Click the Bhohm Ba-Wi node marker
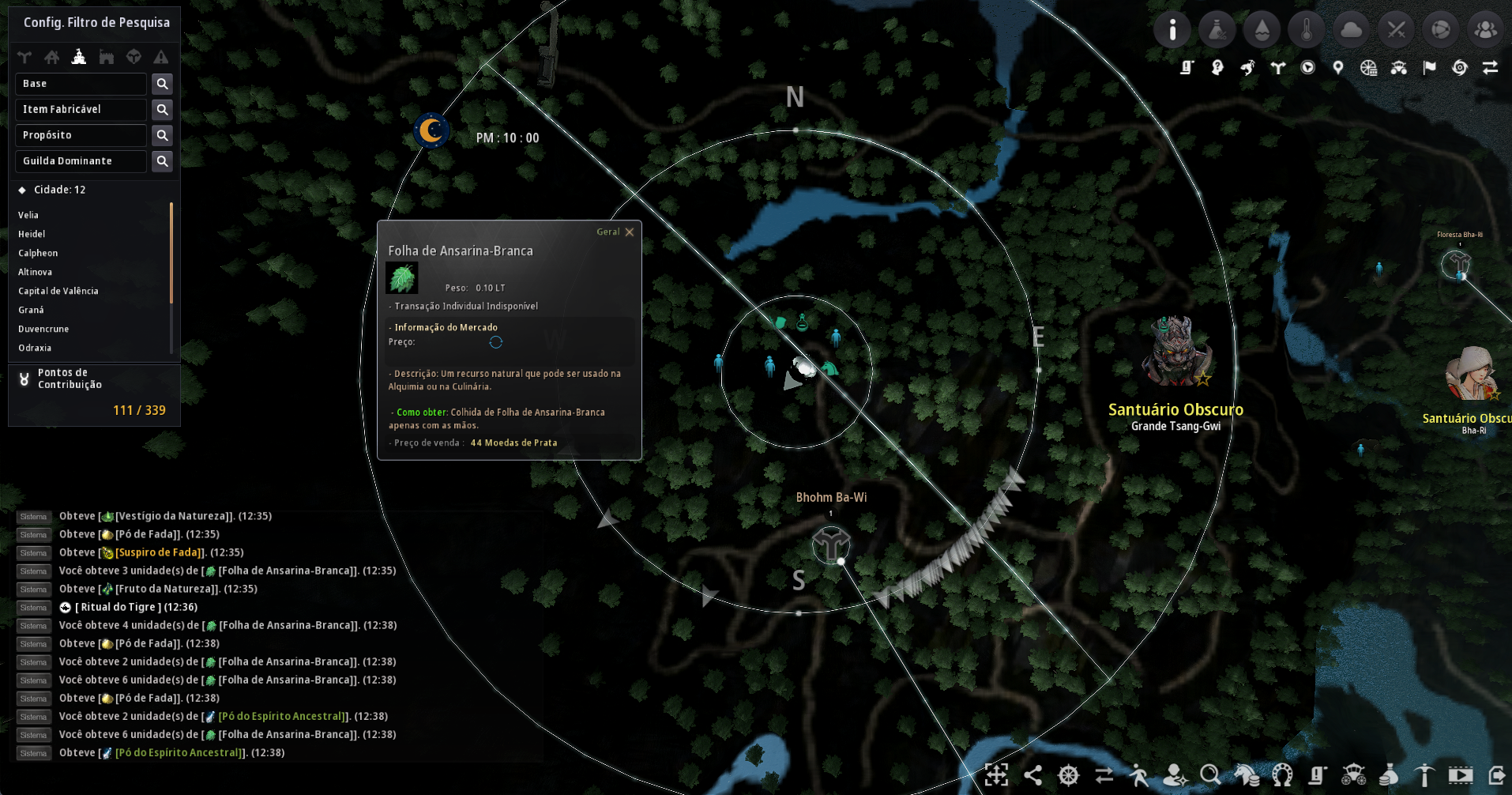This screenshot has height=795, width=1512. (830, 544)
